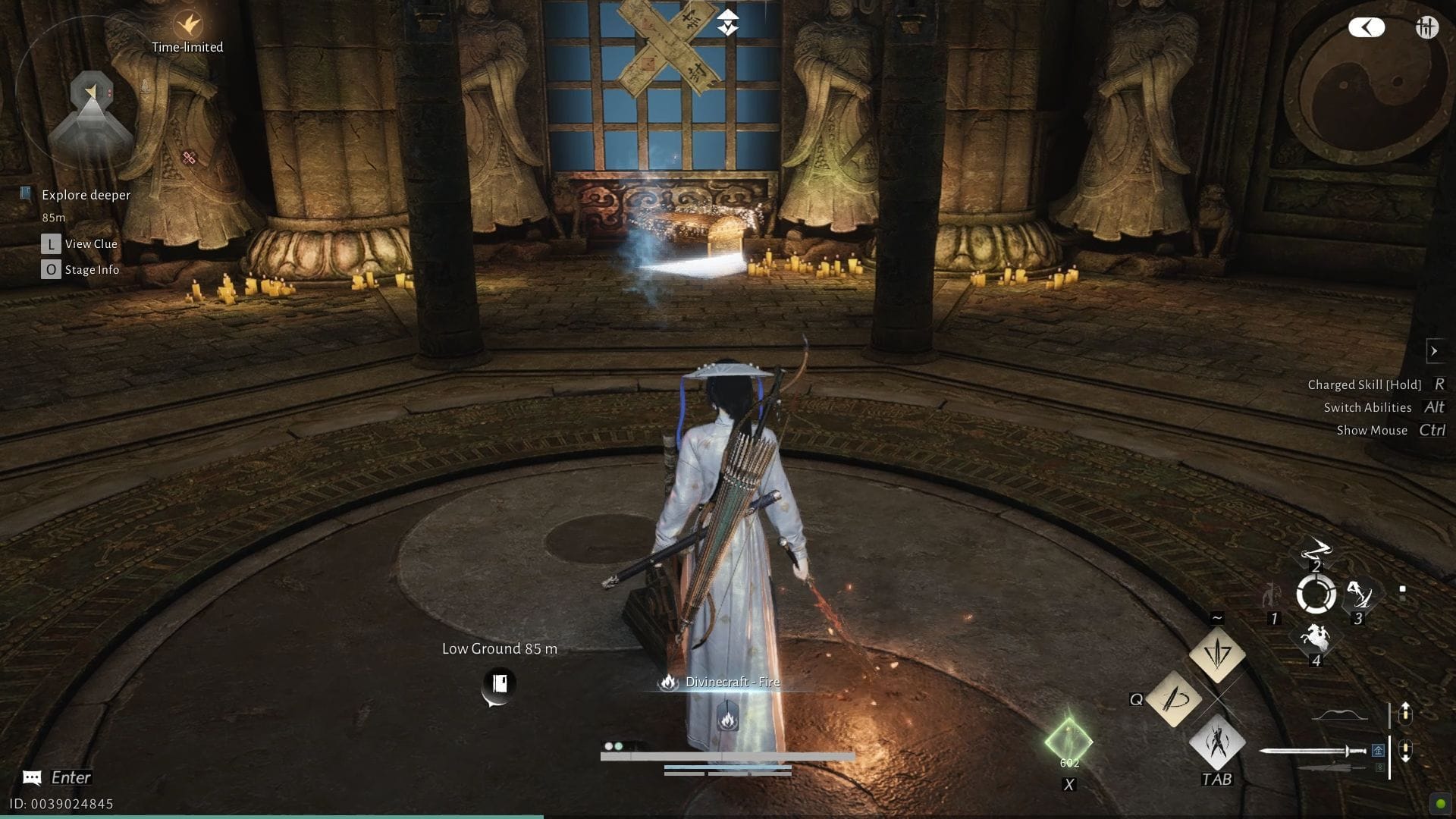1456x819 pixels.
Task: Click the Low Ground waypoint marker
Action: [499, 684]
